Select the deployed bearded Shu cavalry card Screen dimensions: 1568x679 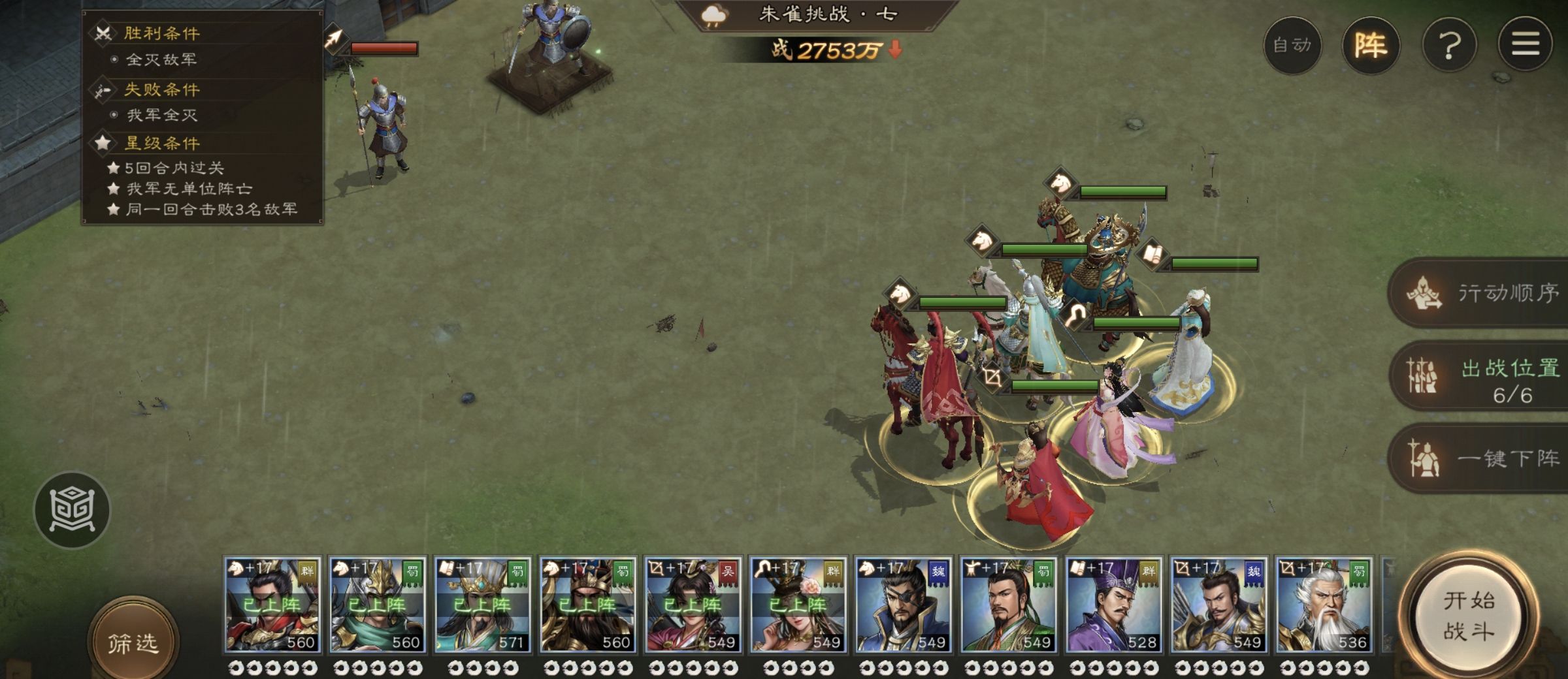(588, 605)
